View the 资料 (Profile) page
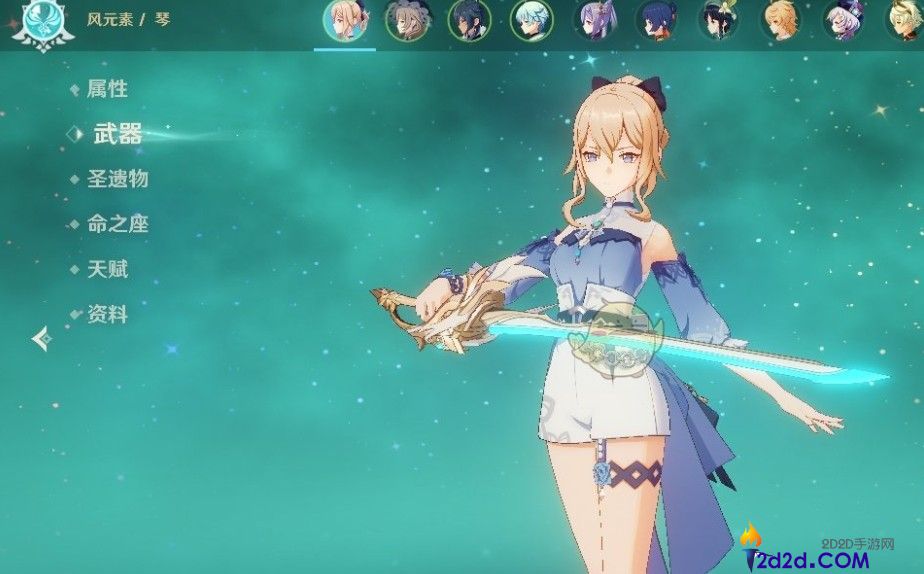 point(107,314)
